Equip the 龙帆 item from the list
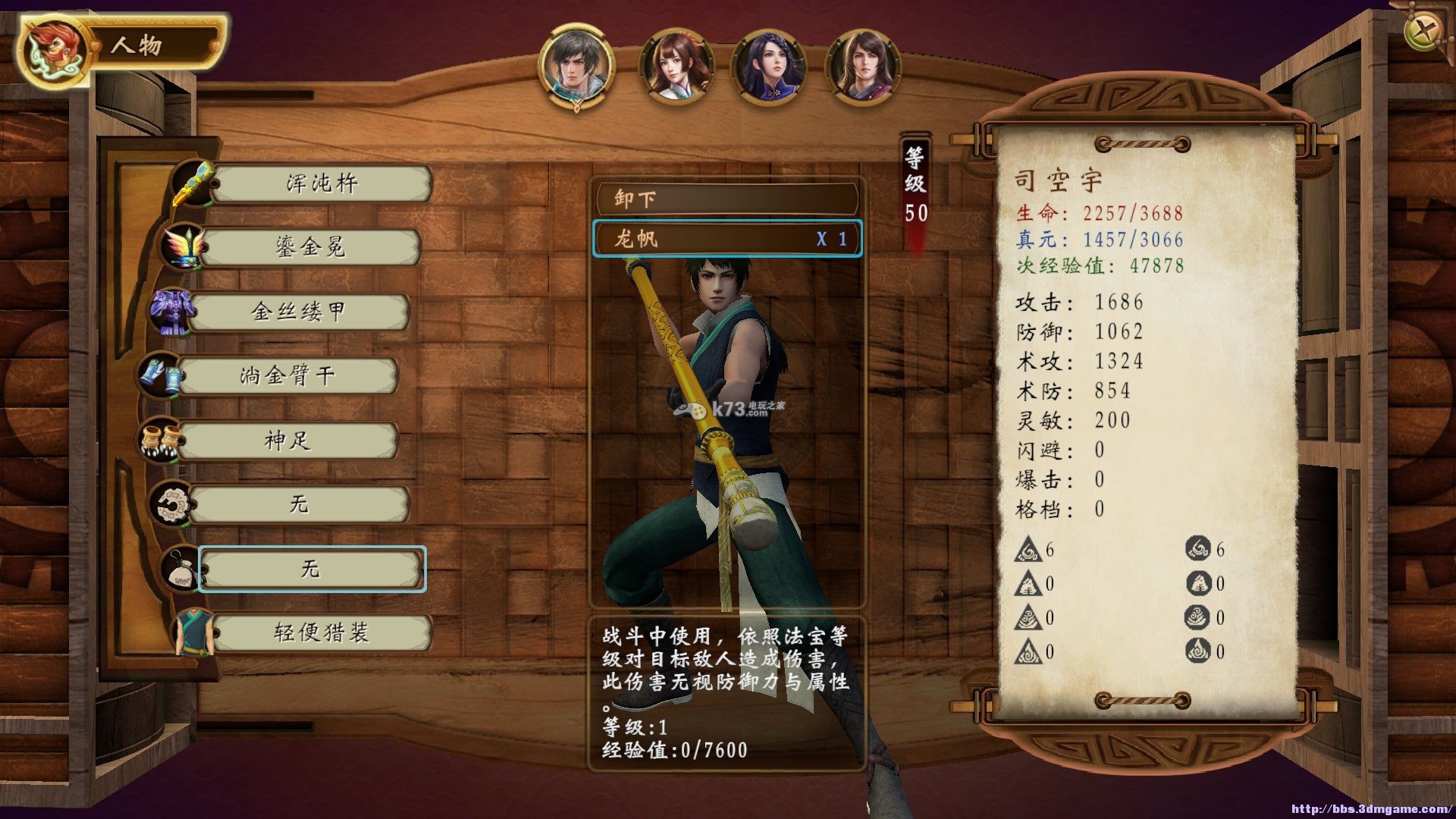Viewport: 1456px width, 819px height. (x=726, y=240)
